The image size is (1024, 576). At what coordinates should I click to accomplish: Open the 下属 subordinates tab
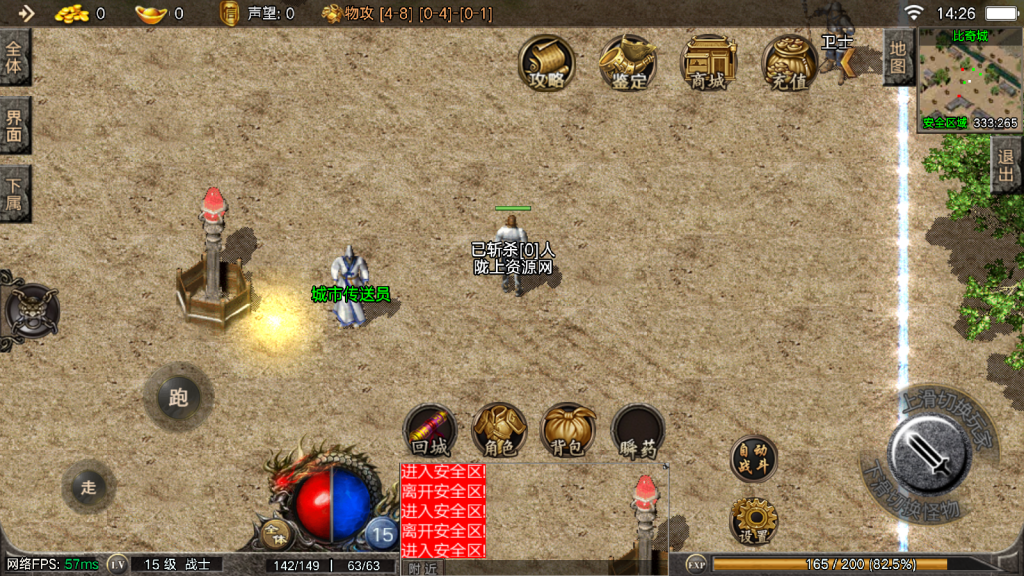coord(14,193)
